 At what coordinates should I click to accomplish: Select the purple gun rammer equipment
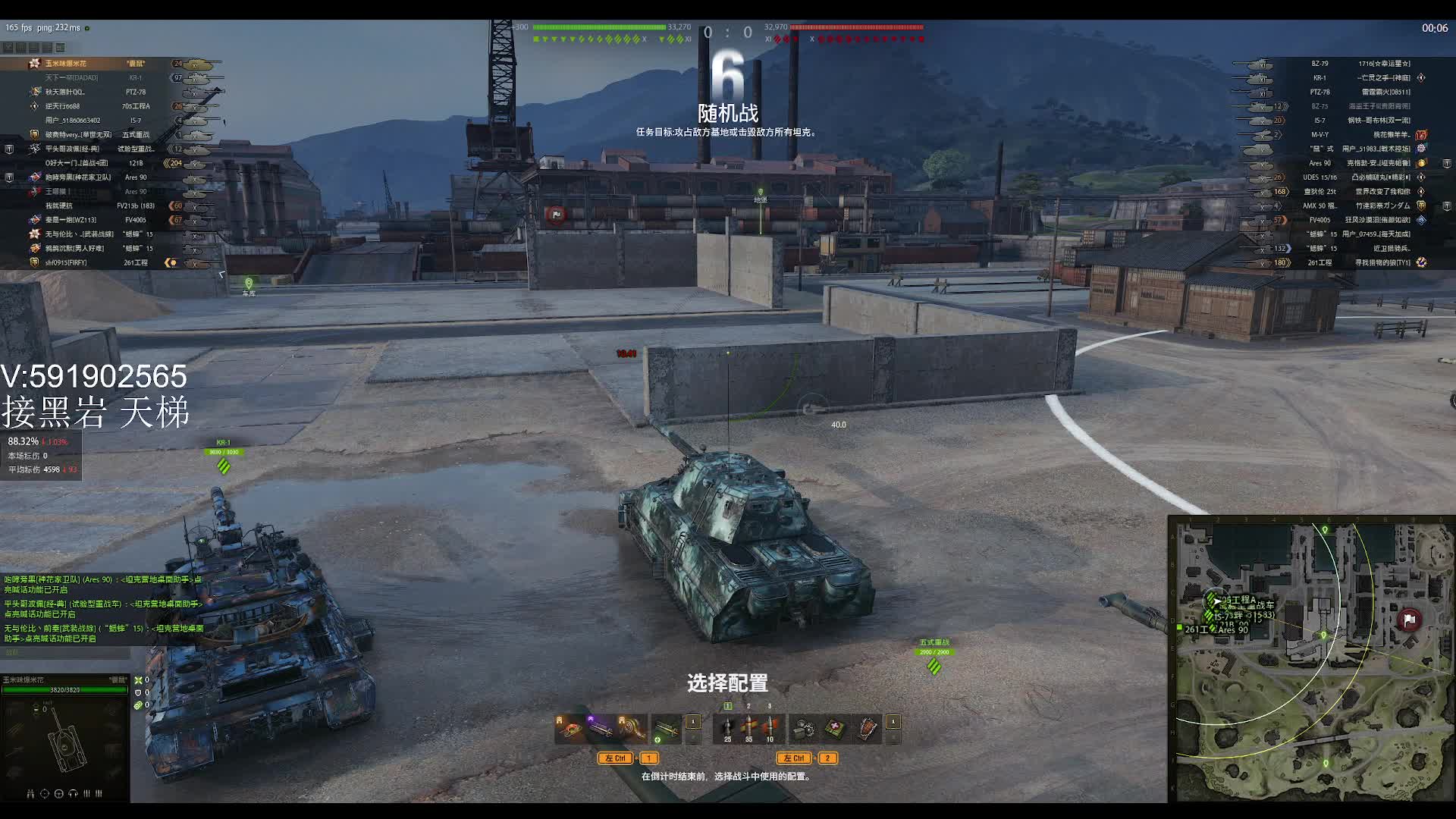(x=601, y=729)
